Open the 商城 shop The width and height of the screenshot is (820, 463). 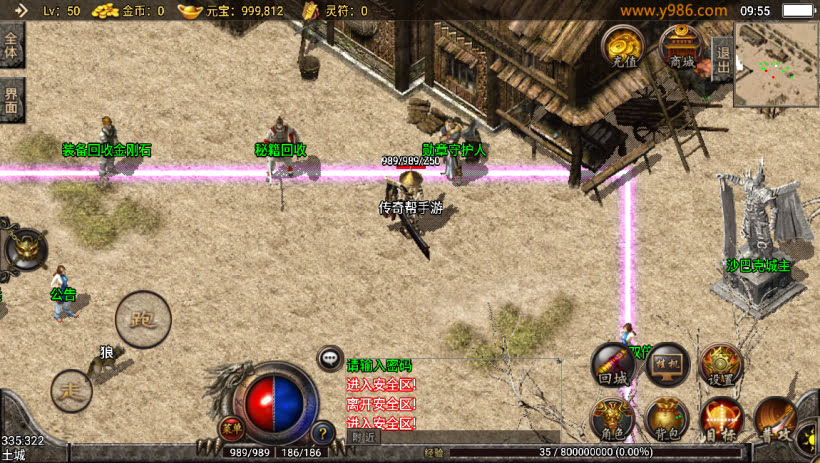point(681,45)
